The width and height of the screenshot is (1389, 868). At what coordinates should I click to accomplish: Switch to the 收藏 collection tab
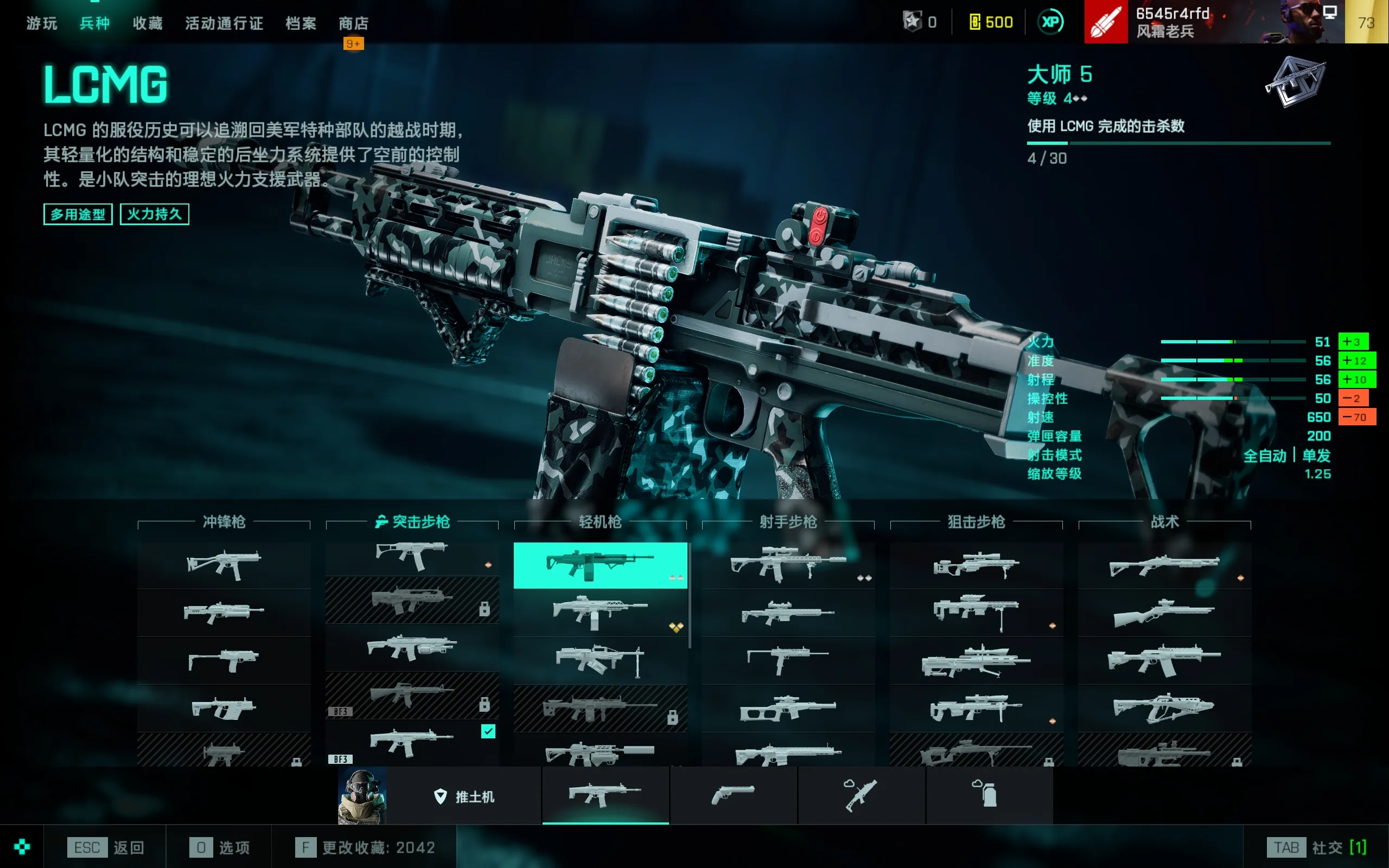pos(148,23)
